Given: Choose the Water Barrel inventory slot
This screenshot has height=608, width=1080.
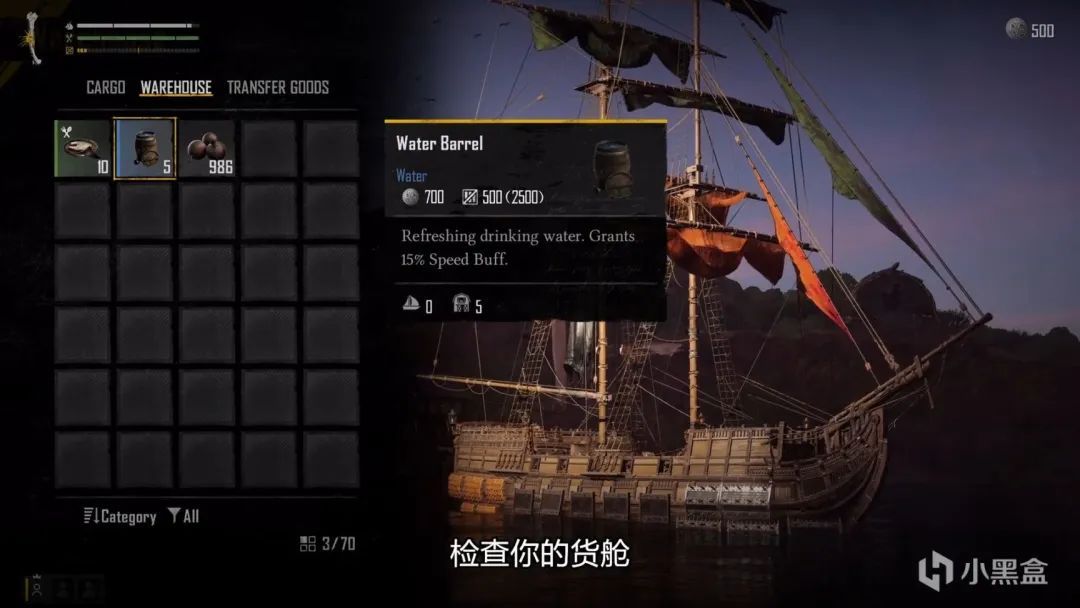Looking at the screenshot, I should pyautogui.click(x=145, y=148).
